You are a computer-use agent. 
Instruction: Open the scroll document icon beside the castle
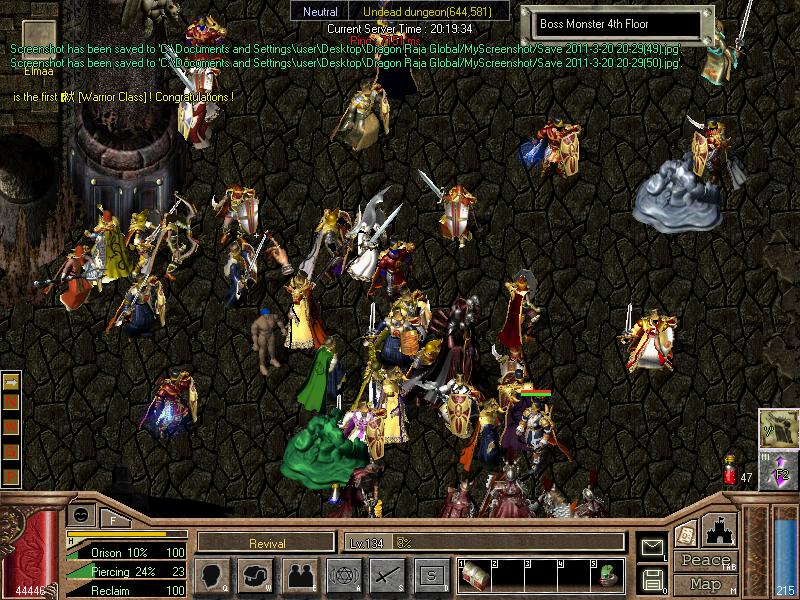pos(686,533)
